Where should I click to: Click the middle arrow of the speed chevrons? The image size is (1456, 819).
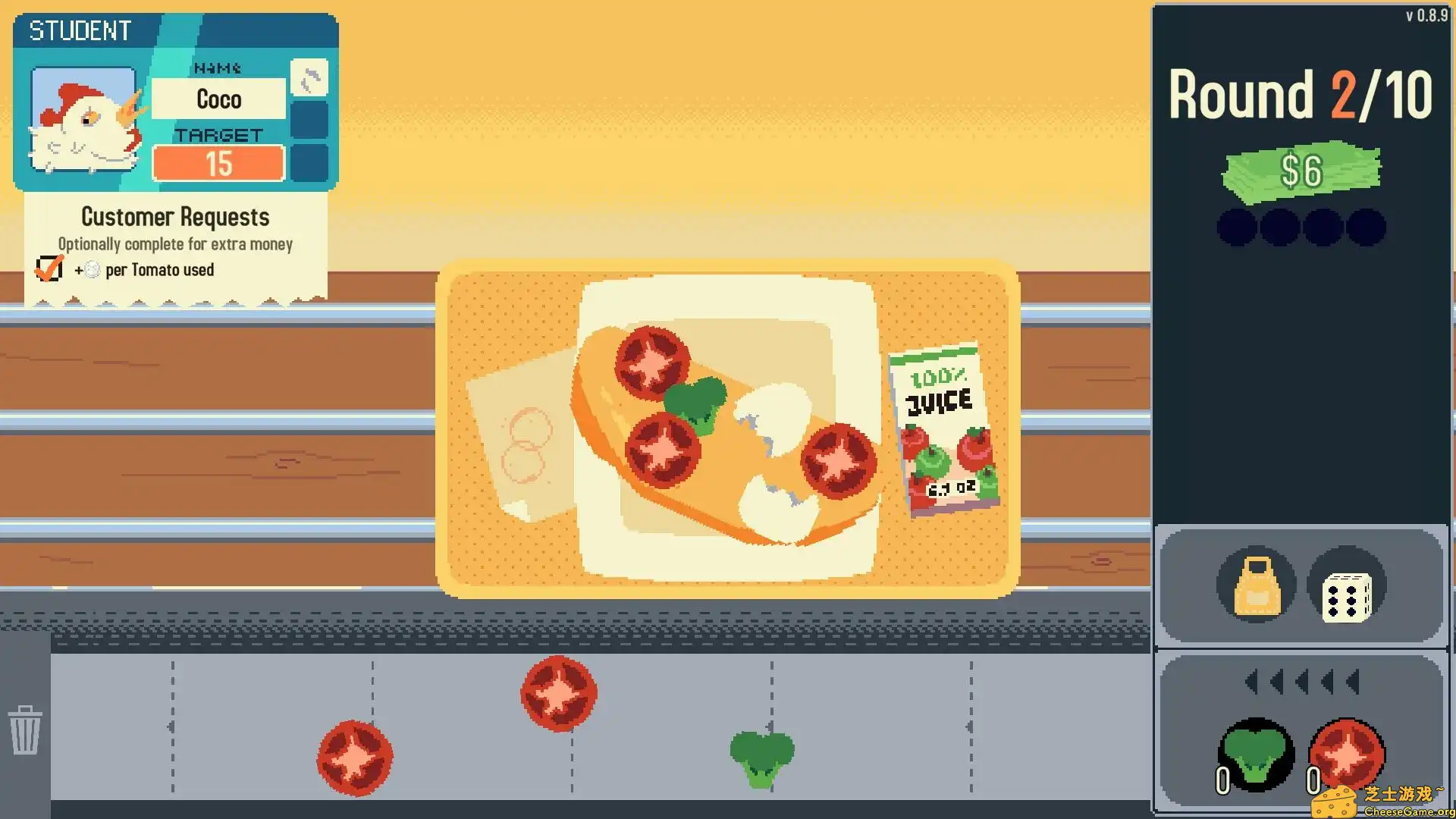pos(1301,681)
